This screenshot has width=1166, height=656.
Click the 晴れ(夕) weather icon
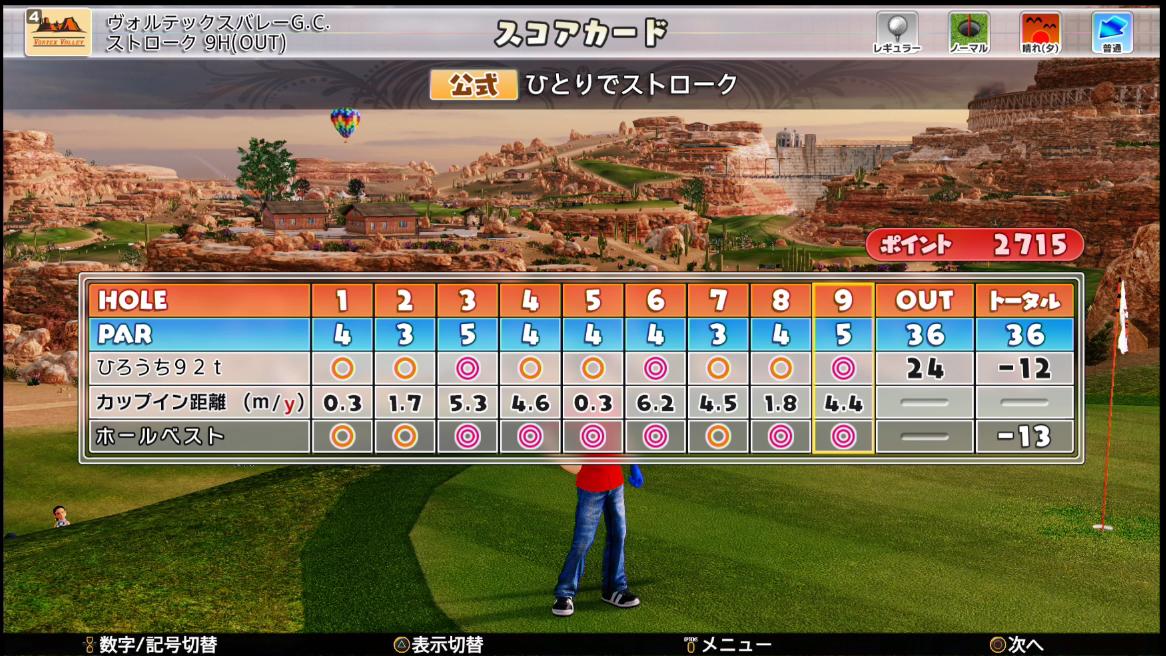1040,29
